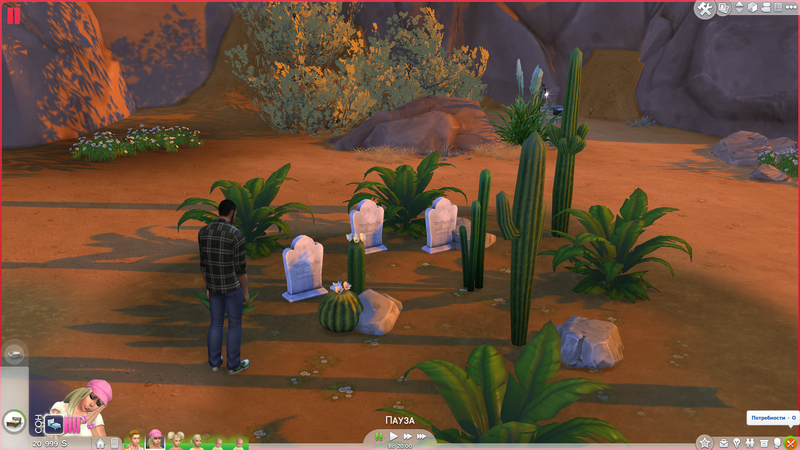Image resolution: width=800 pixels, height=450 pixels.
Task: Open the aspirations star panel
Action: coord(705,442)
